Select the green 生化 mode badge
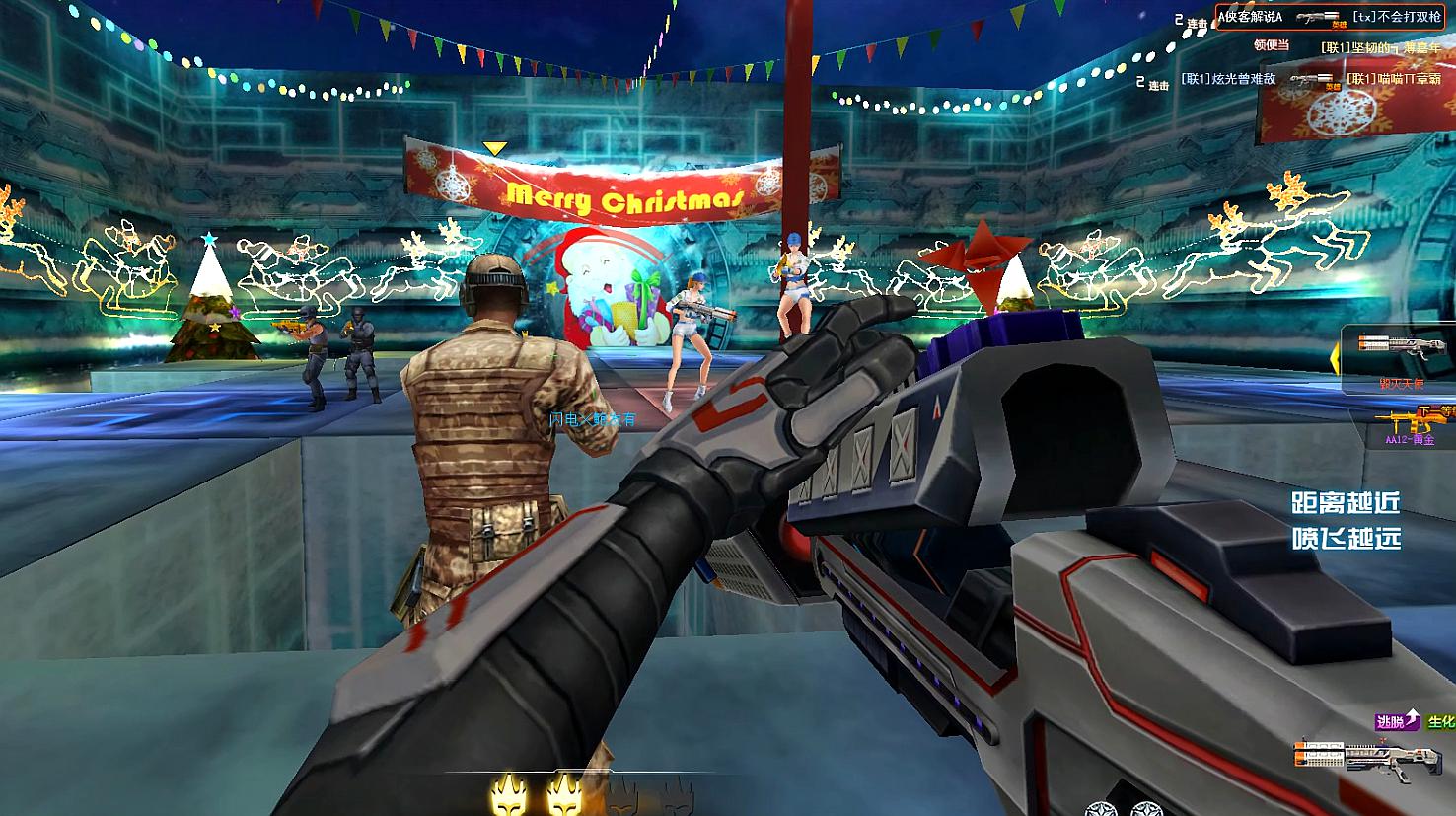1456x816 pixels. [1441, 722]
